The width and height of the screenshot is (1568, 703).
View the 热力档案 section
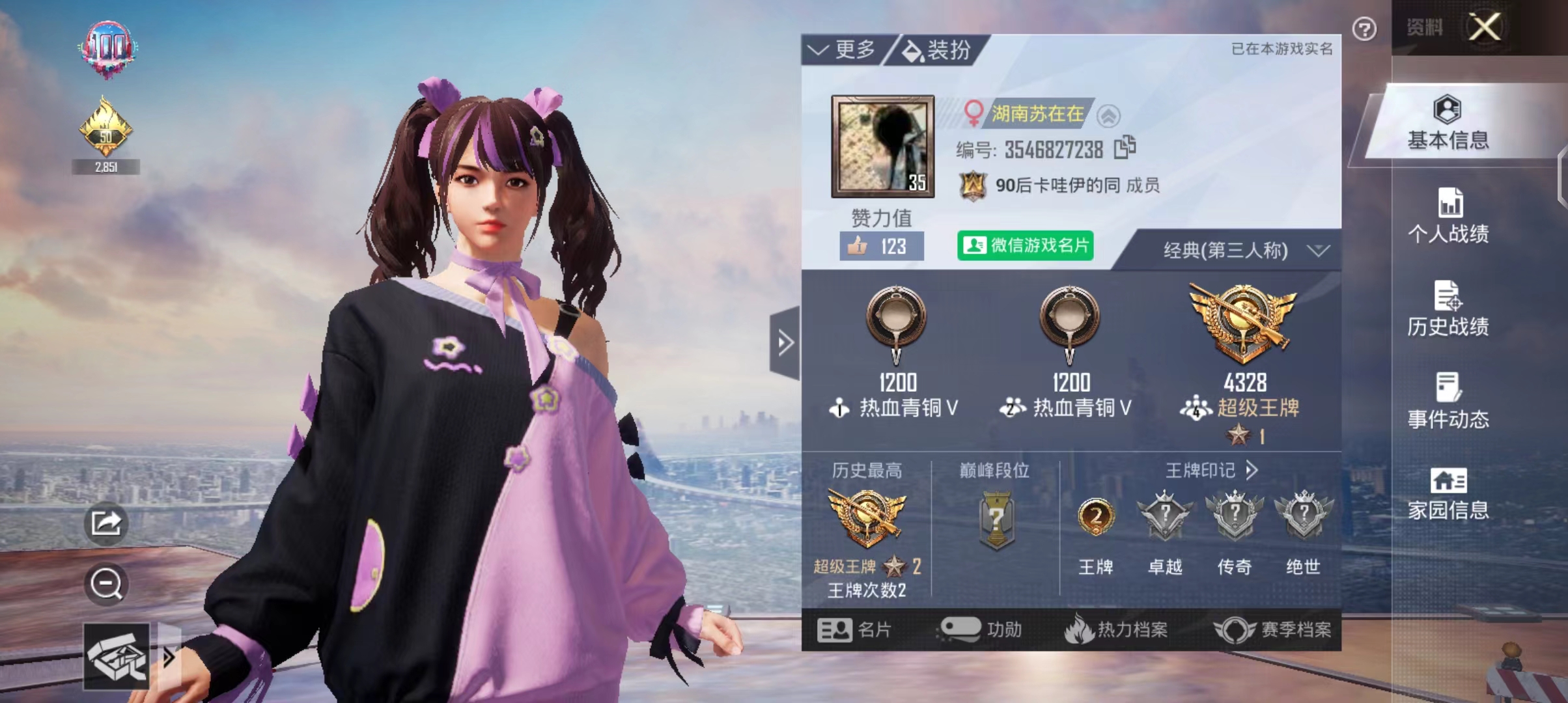(1117, 629)
